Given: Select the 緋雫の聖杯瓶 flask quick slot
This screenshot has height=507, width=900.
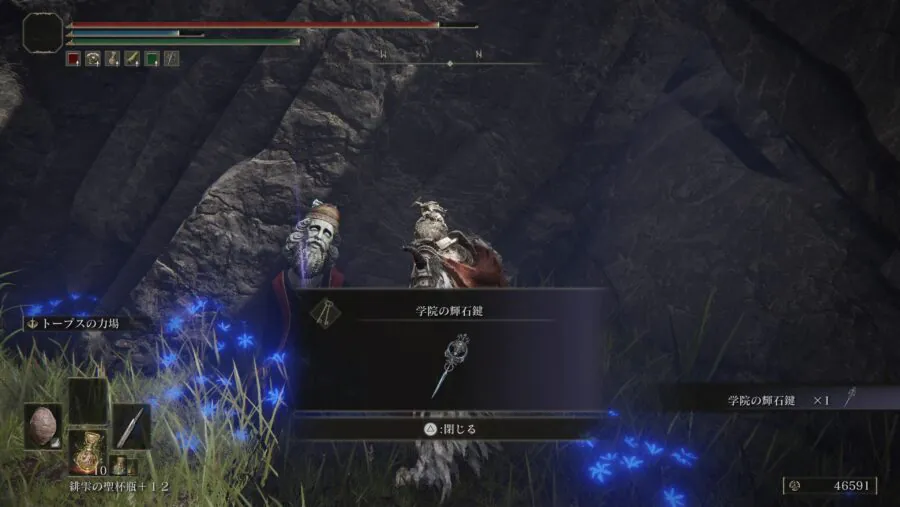Looking at the screenshot, I should pyautogui.click(x=87, y=451).
